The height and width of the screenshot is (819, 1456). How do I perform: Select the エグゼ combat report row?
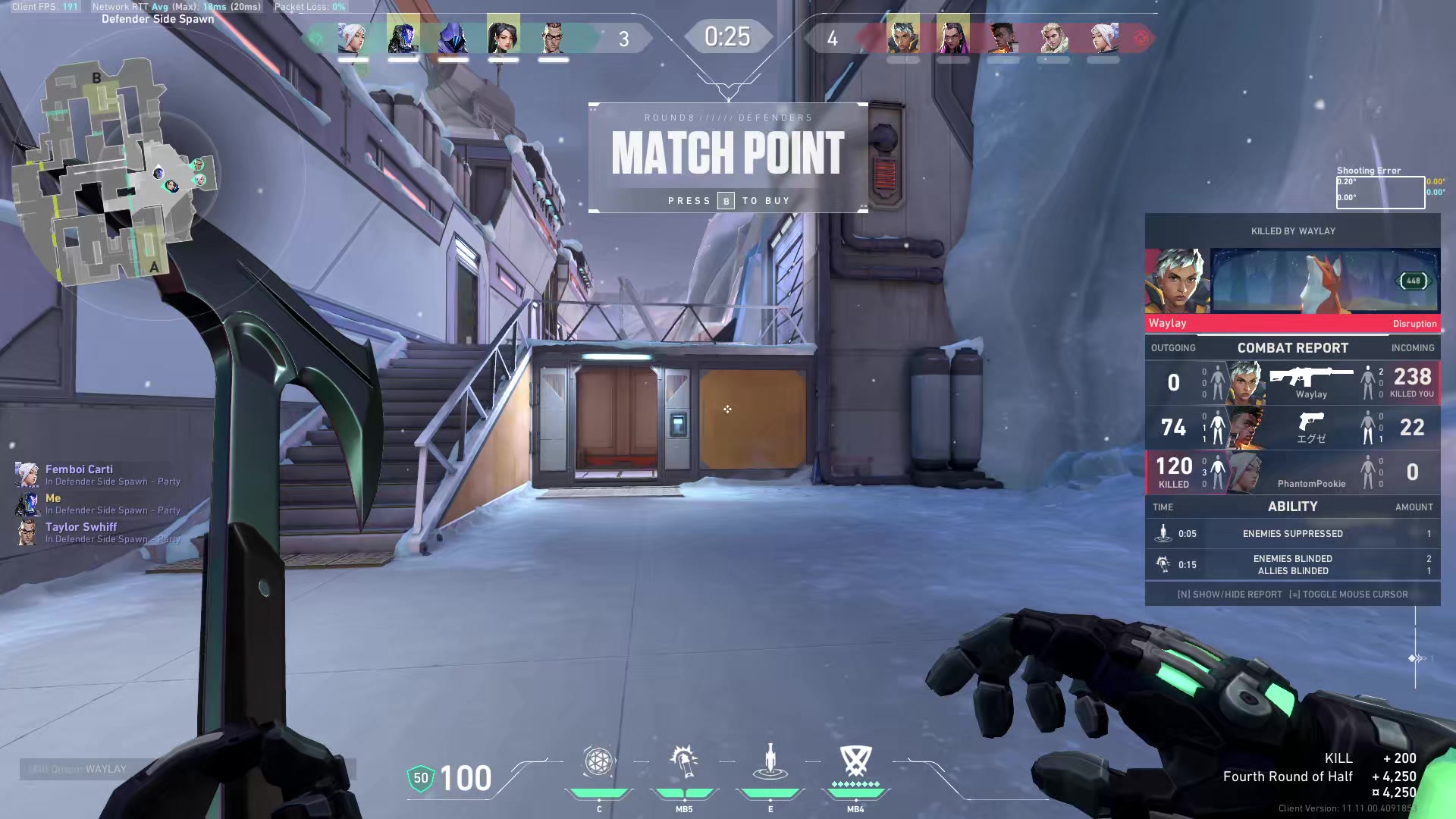pyautogui.click(x=1292, y=428)
